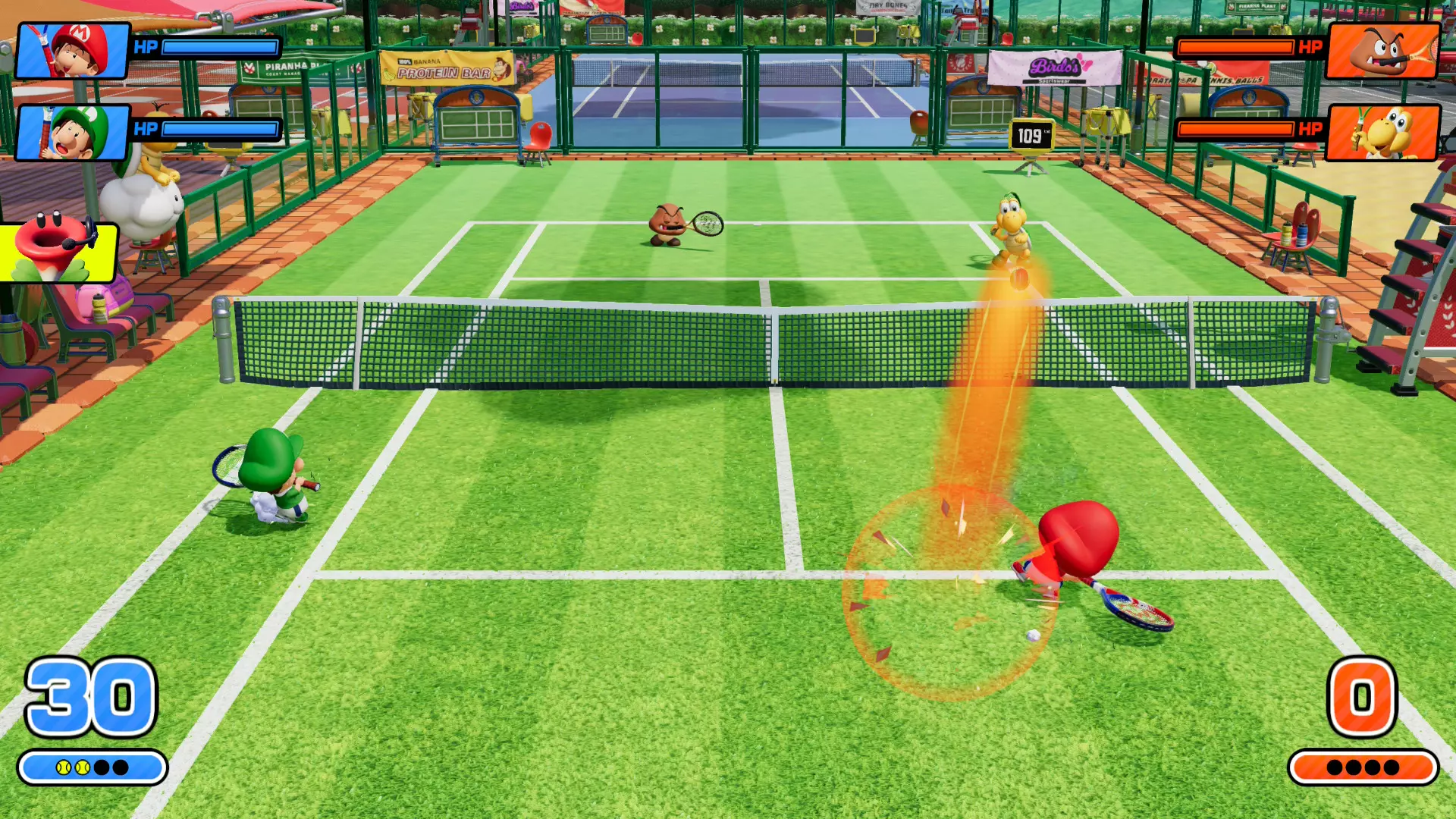Select the Baby Mario player portrait
This screenshot has width=1456, height=819.
point(73,51)
